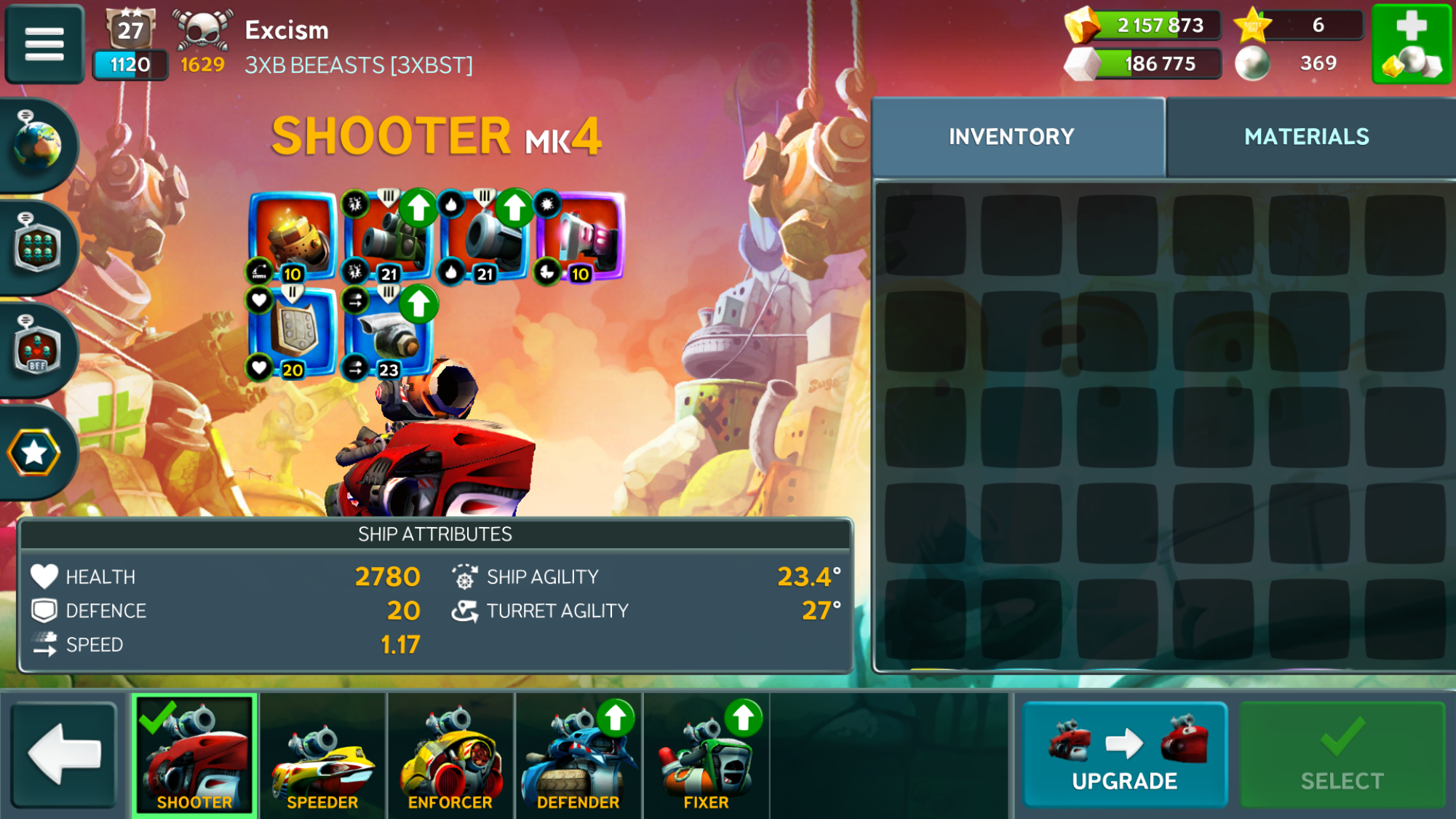Select the Shooter ship tile
This screenshot has height=819, width=1456.
click(194, 757)
